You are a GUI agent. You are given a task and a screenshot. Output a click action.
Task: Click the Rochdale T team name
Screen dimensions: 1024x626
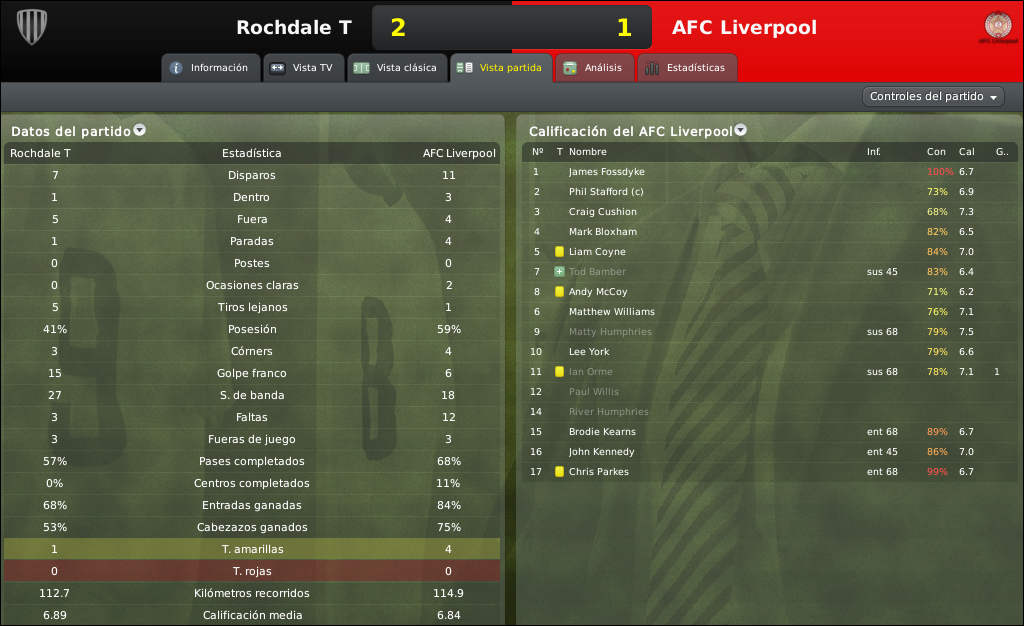coord(293,28)
